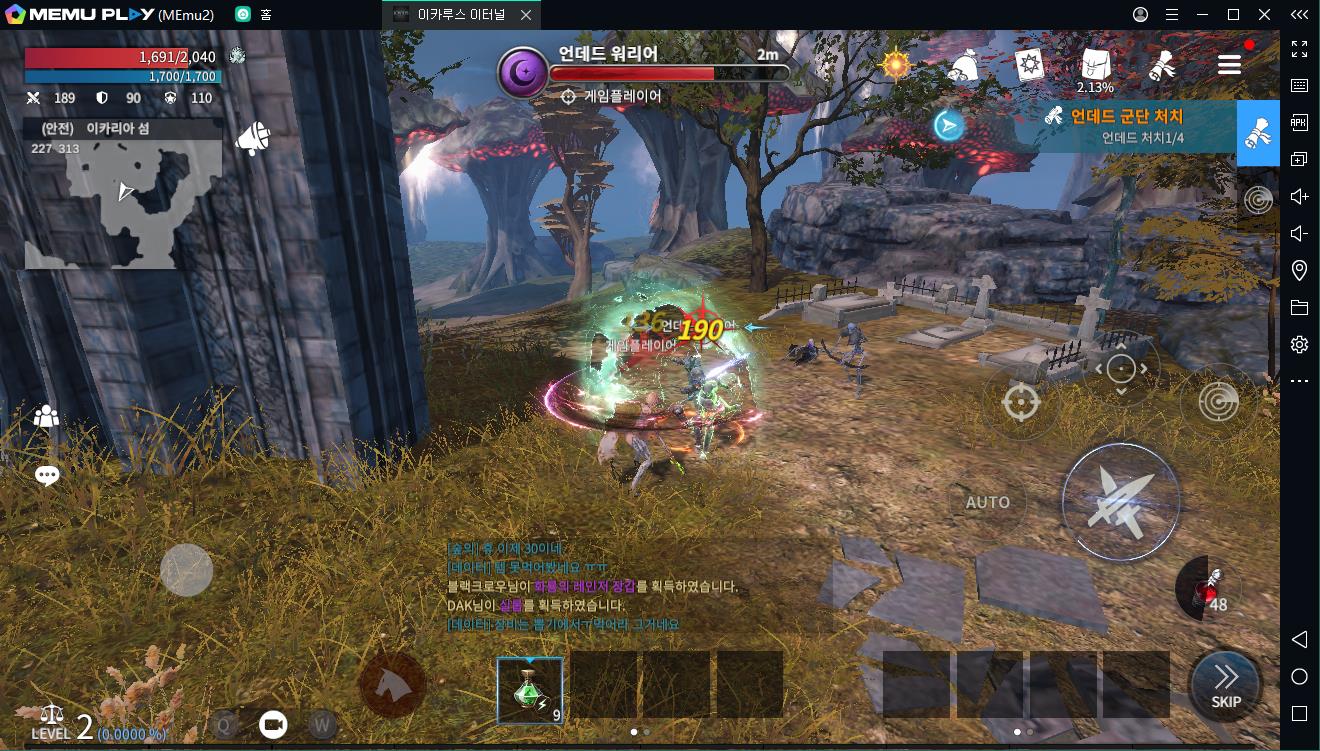Open the party members icon

(46, 417)
